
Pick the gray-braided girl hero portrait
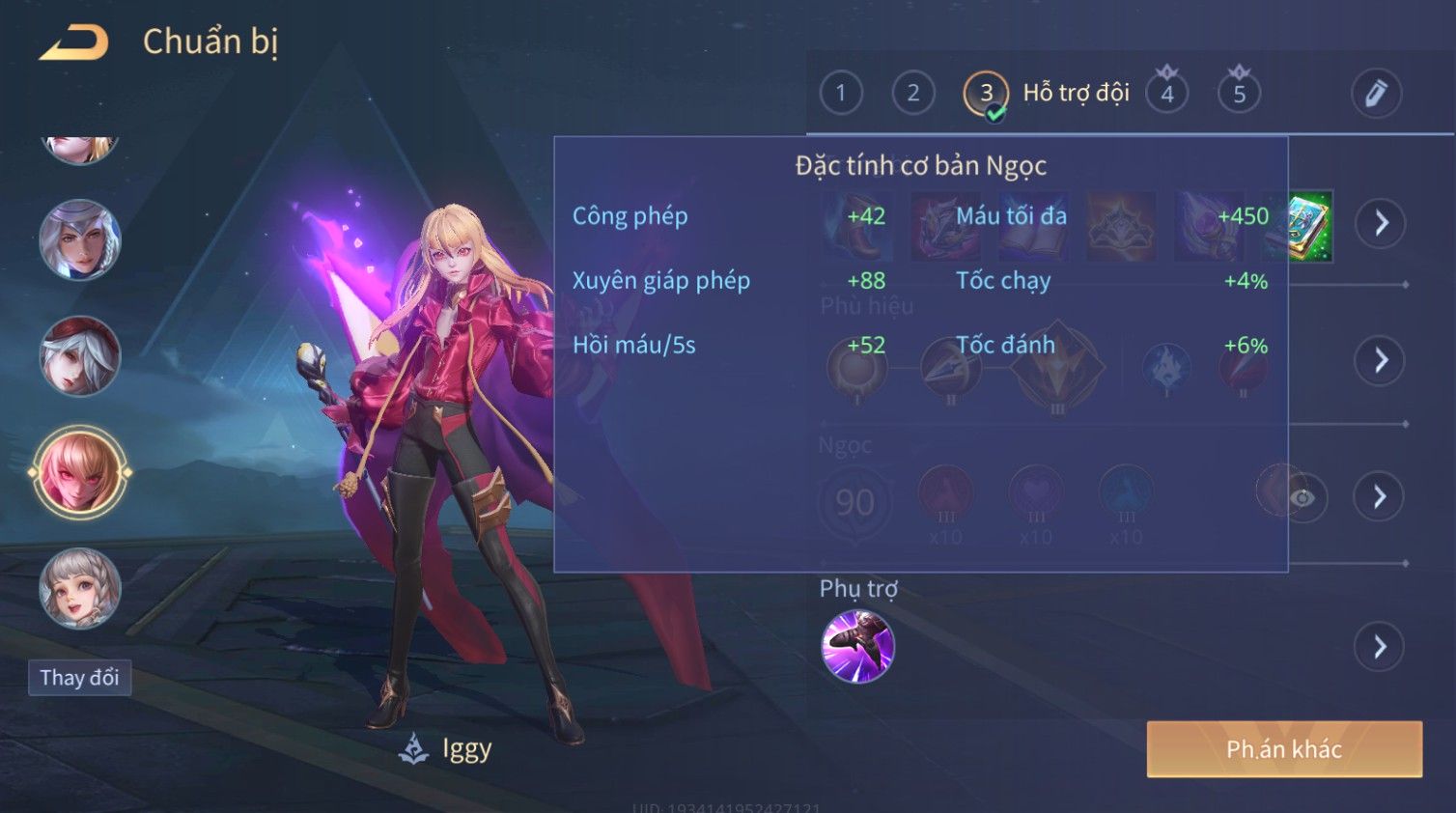pyautogui.click(x=79, y=588)
